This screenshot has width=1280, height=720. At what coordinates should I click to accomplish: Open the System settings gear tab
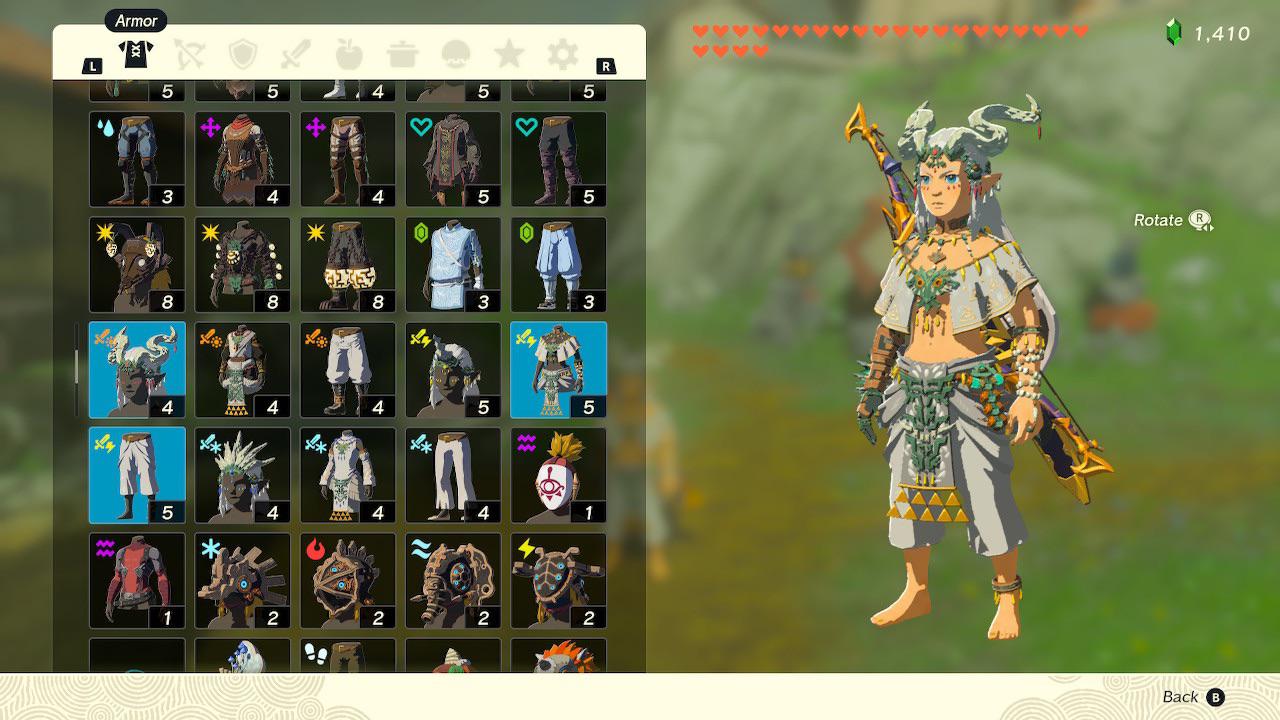click(562, 55)
